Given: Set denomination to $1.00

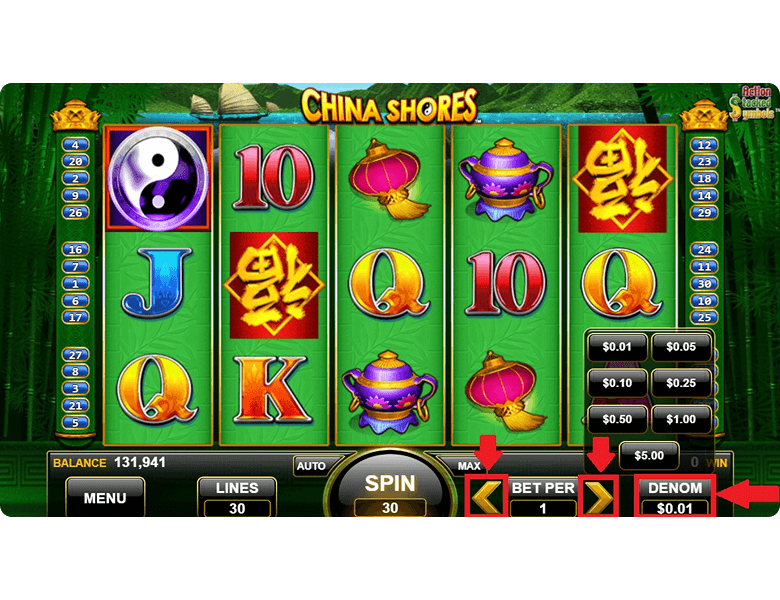Looking at the screenshot, I should (x=681, y=419).
